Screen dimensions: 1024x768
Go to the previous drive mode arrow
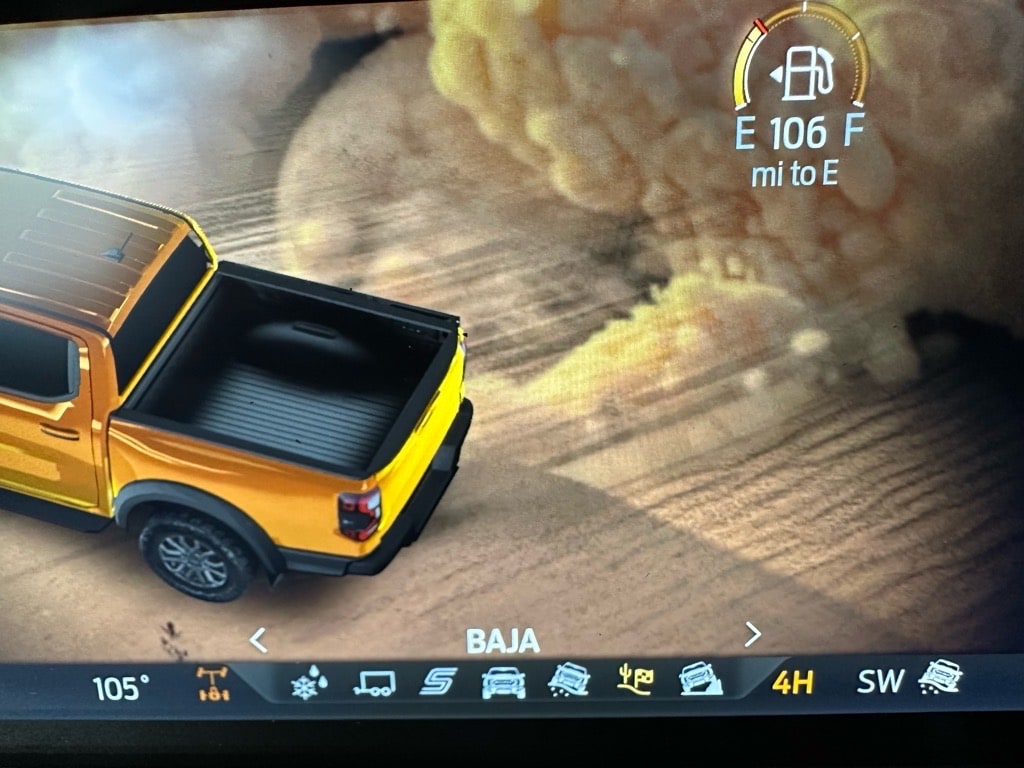click(258, 639)
